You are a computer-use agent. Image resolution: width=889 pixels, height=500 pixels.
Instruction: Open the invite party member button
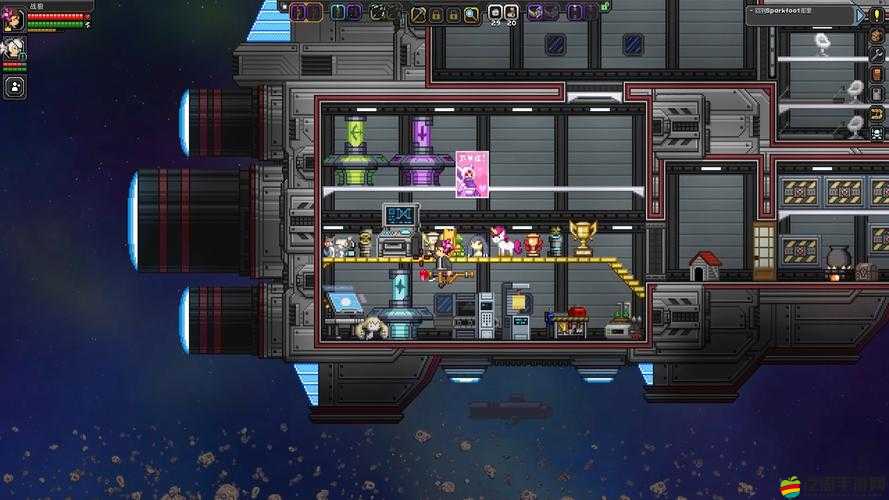tap(14, 86)
